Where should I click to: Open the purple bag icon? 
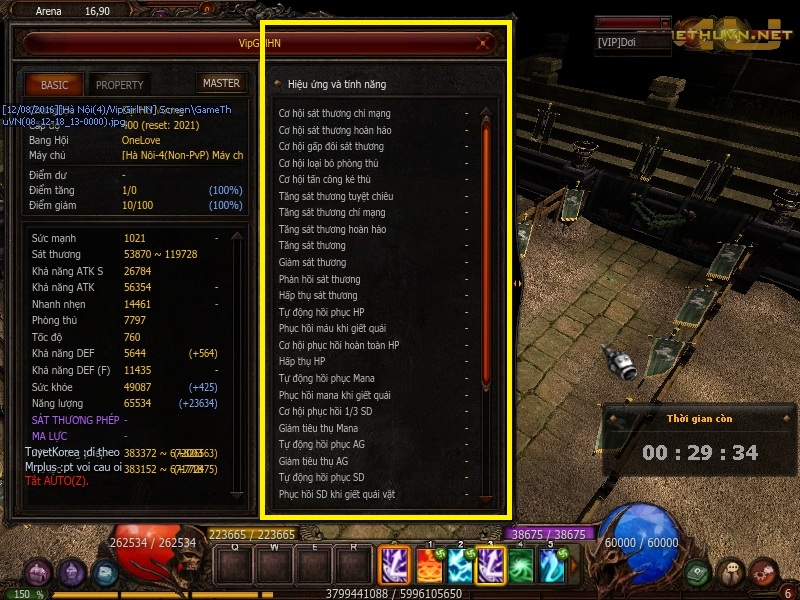coord(39,573)
